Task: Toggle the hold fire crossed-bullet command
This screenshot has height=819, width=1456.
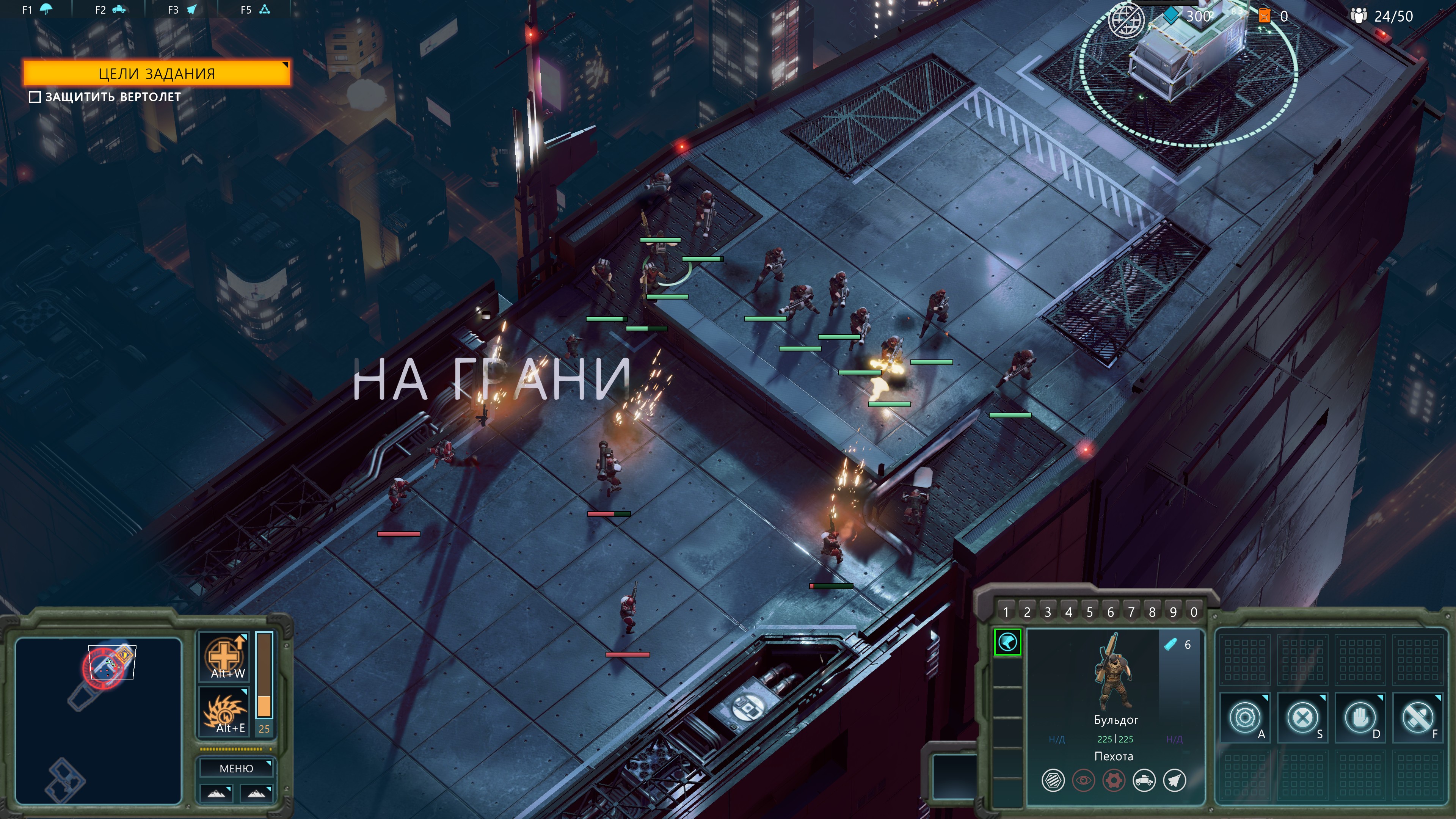Action: click(x=1418, y=718)
